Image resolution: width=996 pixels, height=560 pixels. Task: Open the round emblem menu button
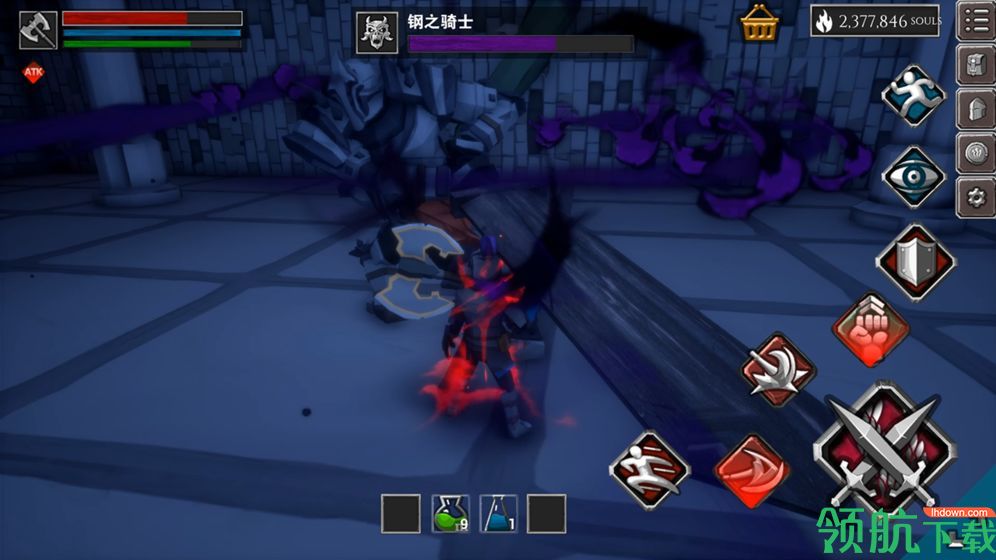(x=975, y=153)
